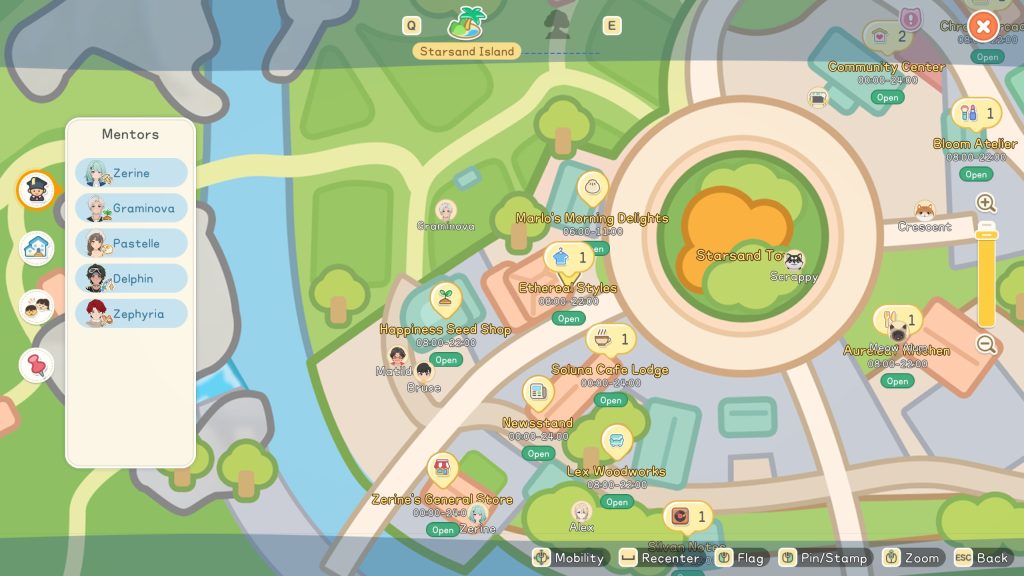Zoom in with the plus magnifier
Image resolution: width=1024 pixels, height=576 pixels.
coord(986,203)
